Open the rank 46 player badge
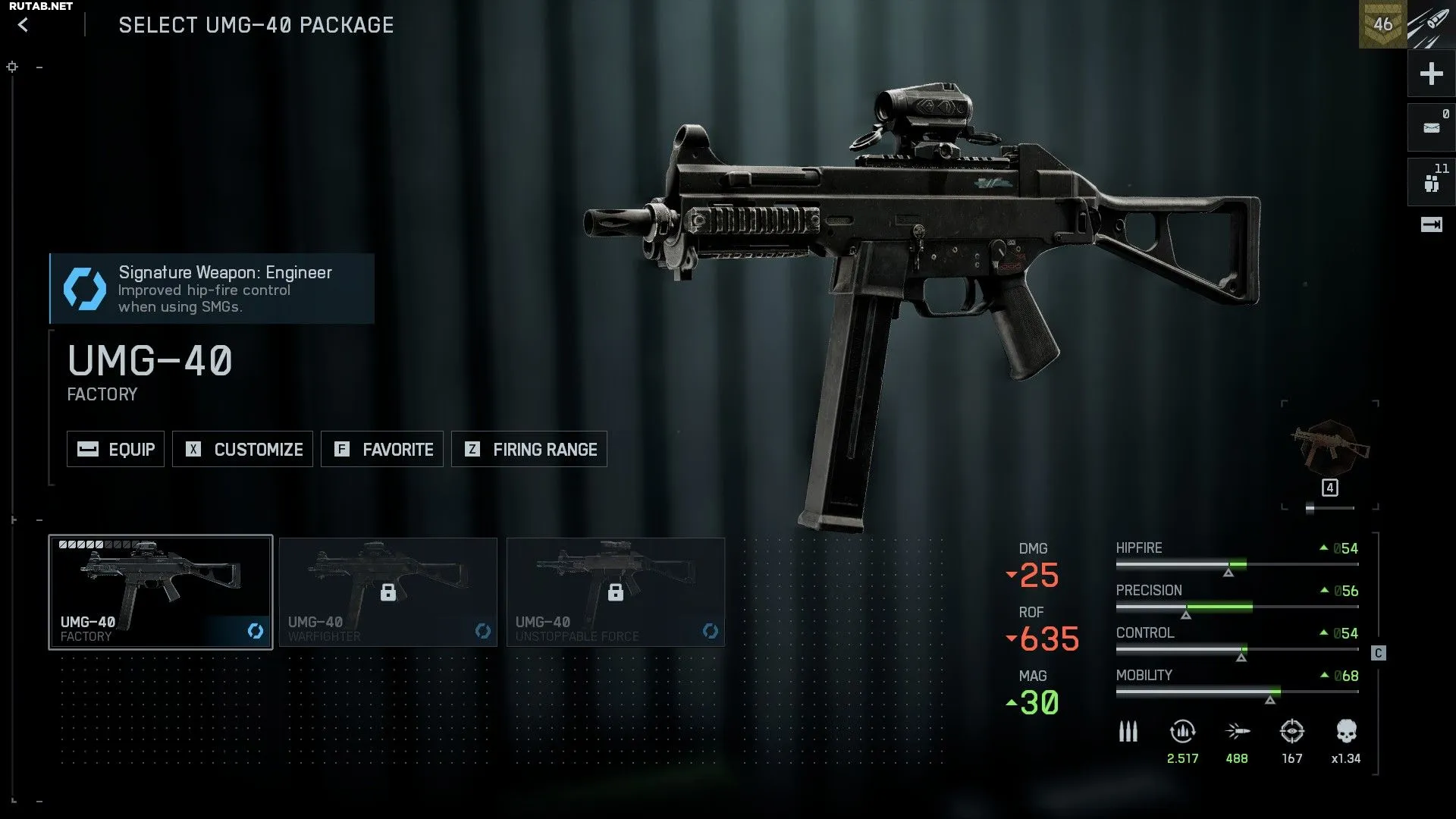The image size is (1456, 819). [x=1382, y=24]
